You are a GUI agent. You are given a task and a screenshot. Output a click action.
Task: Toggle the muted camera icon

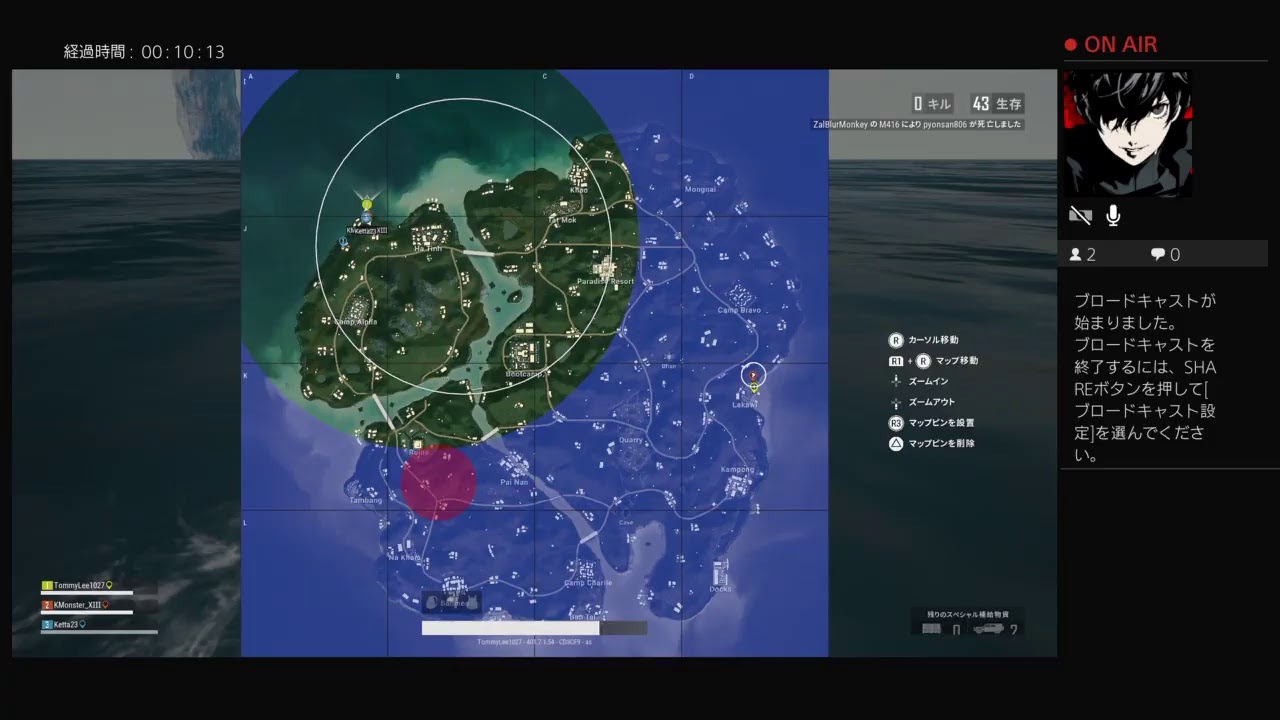tap(1080, 214)
